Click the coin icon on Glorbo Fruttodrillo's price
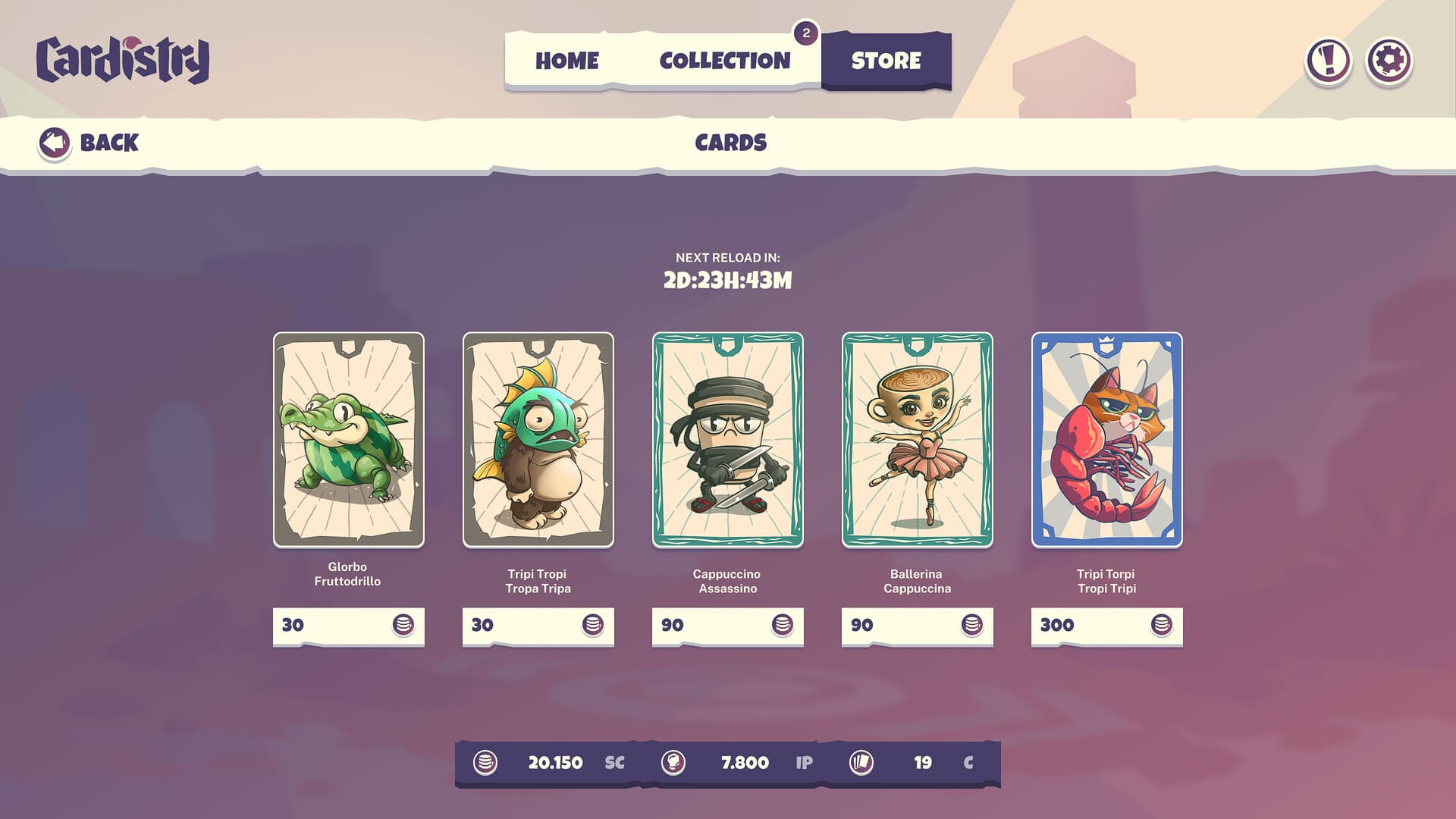The width and height of the screenshot is (1456, 819). pyautogui.click(x=405, y=626)
